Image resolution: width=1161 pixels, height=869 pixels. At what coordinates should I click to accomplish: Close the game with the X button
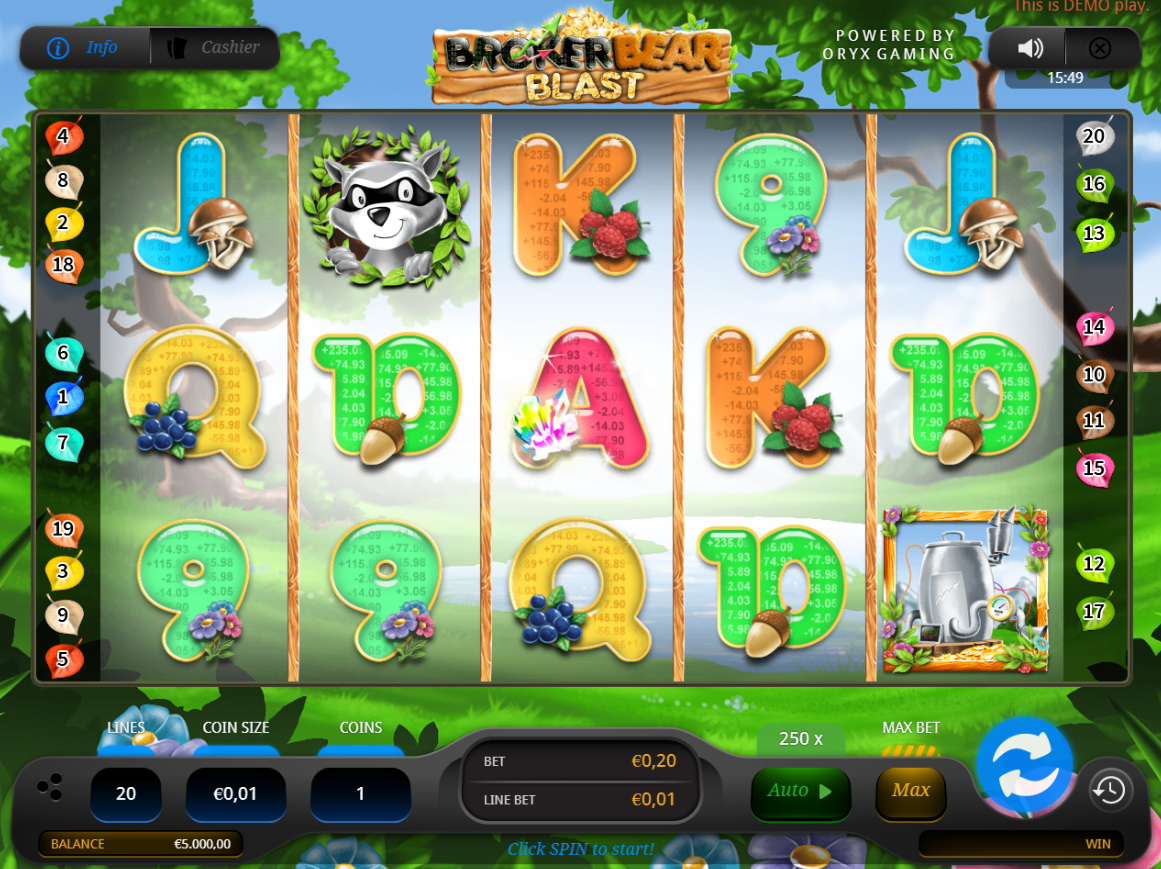click(1100, 48)
